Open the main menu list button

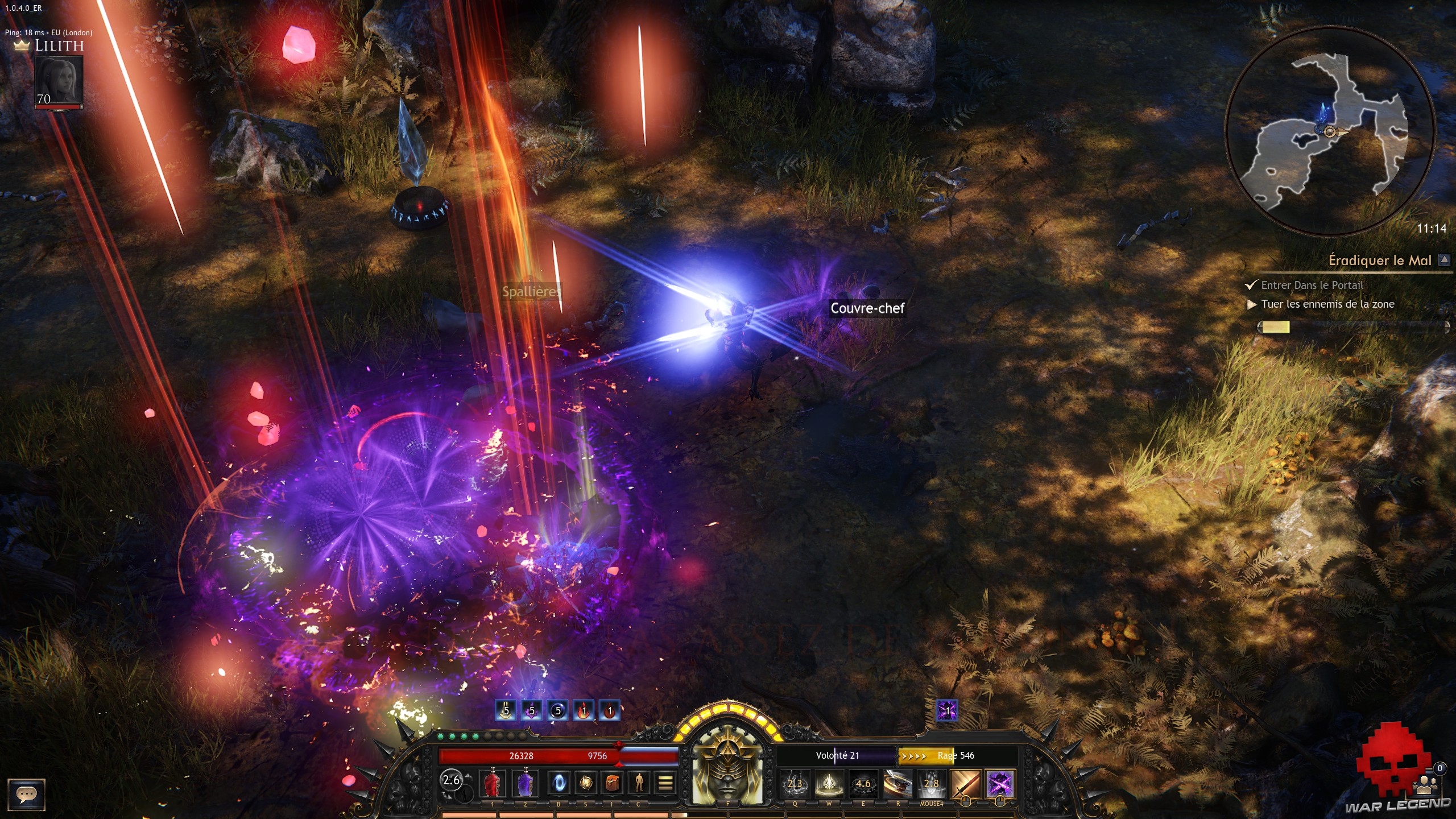point(665,784)
